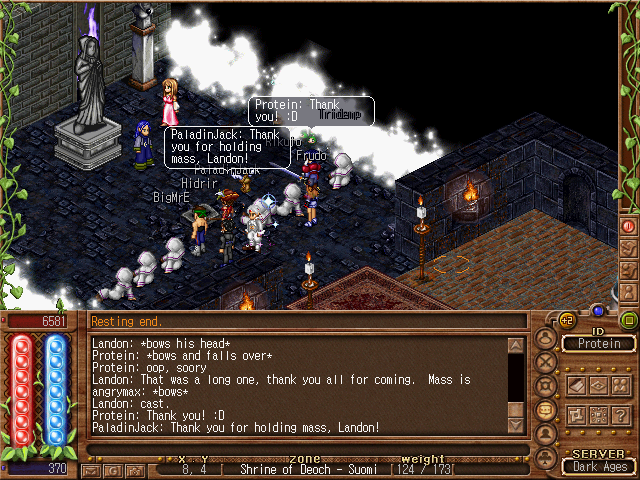Select the dotted-square options button
The image size is (640, 480).
(x=599, y=414)
